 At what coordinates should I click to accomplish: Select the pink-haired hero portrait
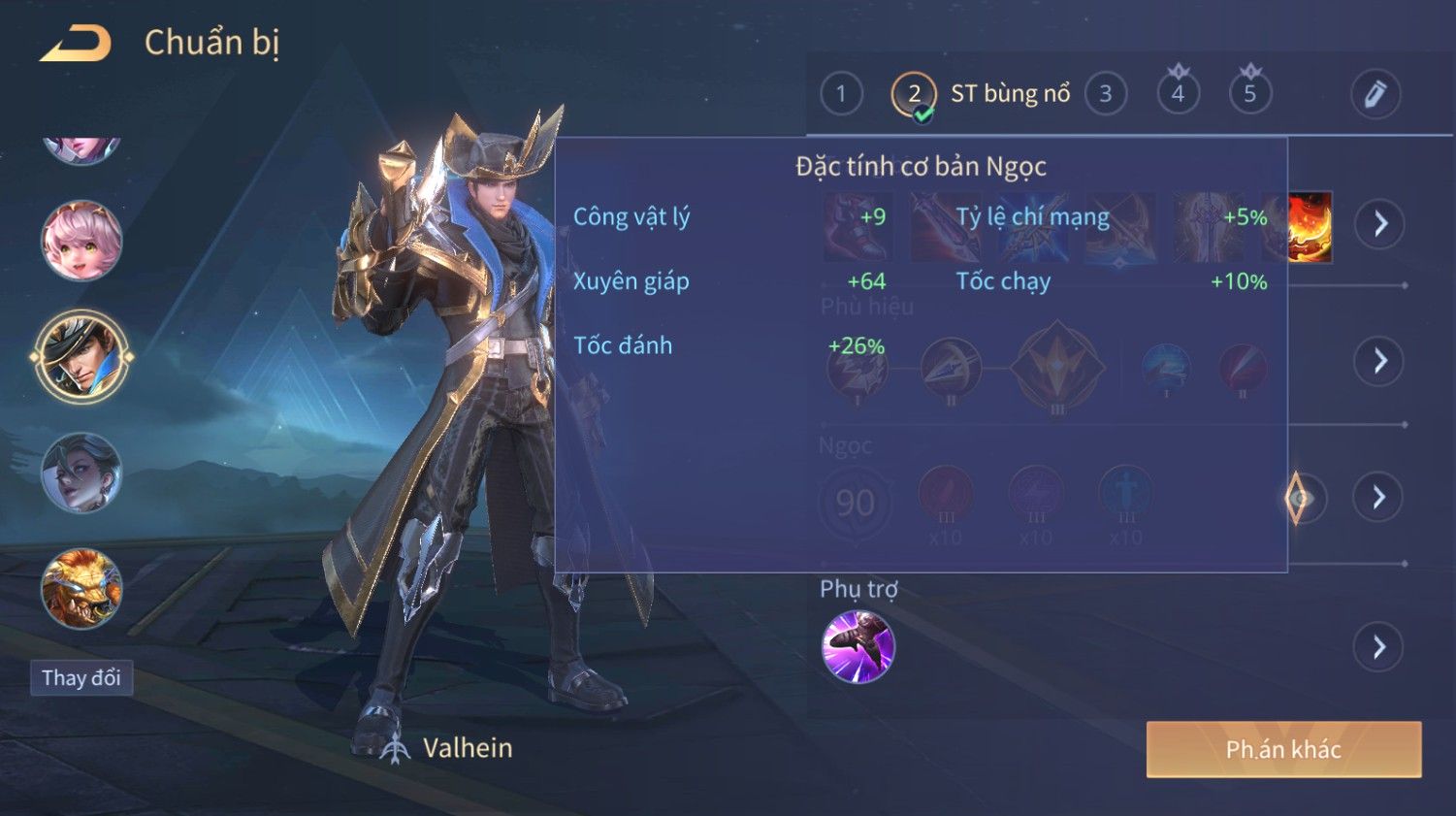pyautogui.click(x=81, y=241)
